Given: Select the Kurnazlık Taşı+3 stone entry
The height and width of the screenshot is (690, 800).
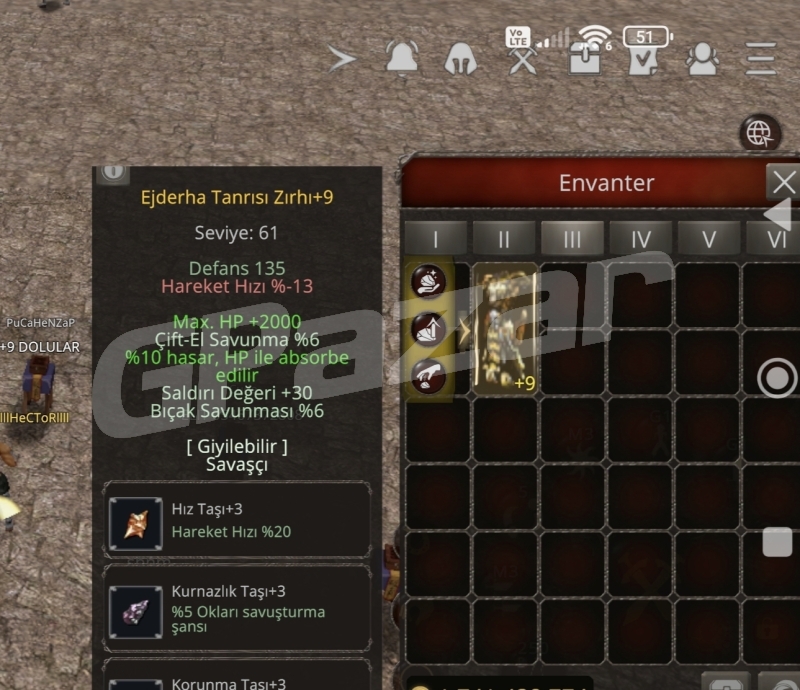Looking at the screenshot, I should [x=236, y=610].
